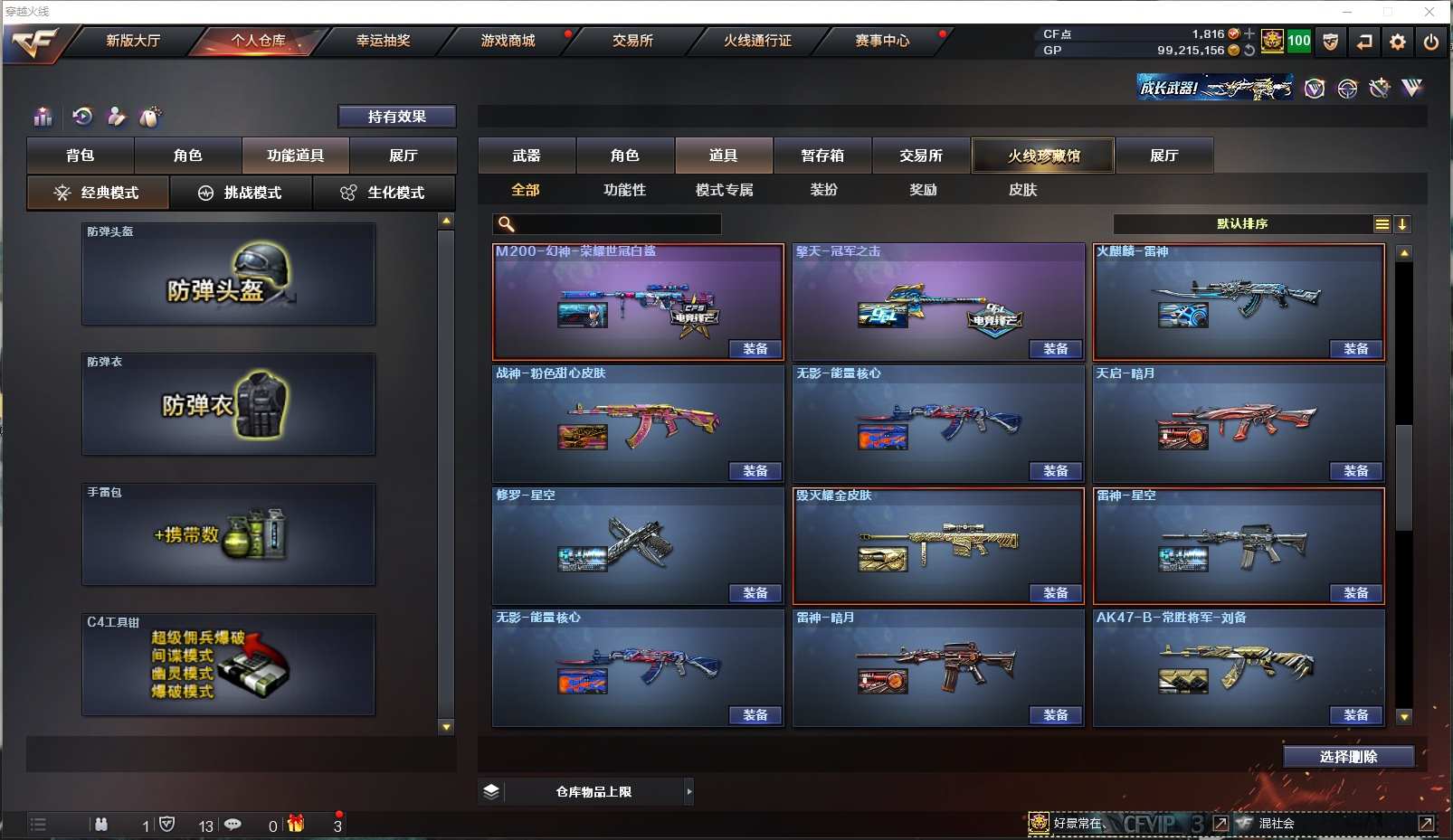Switch to 挑战模式 challenge mode
The height and width of the screenshot is (840, 1453).
click(x=242, y=193)
